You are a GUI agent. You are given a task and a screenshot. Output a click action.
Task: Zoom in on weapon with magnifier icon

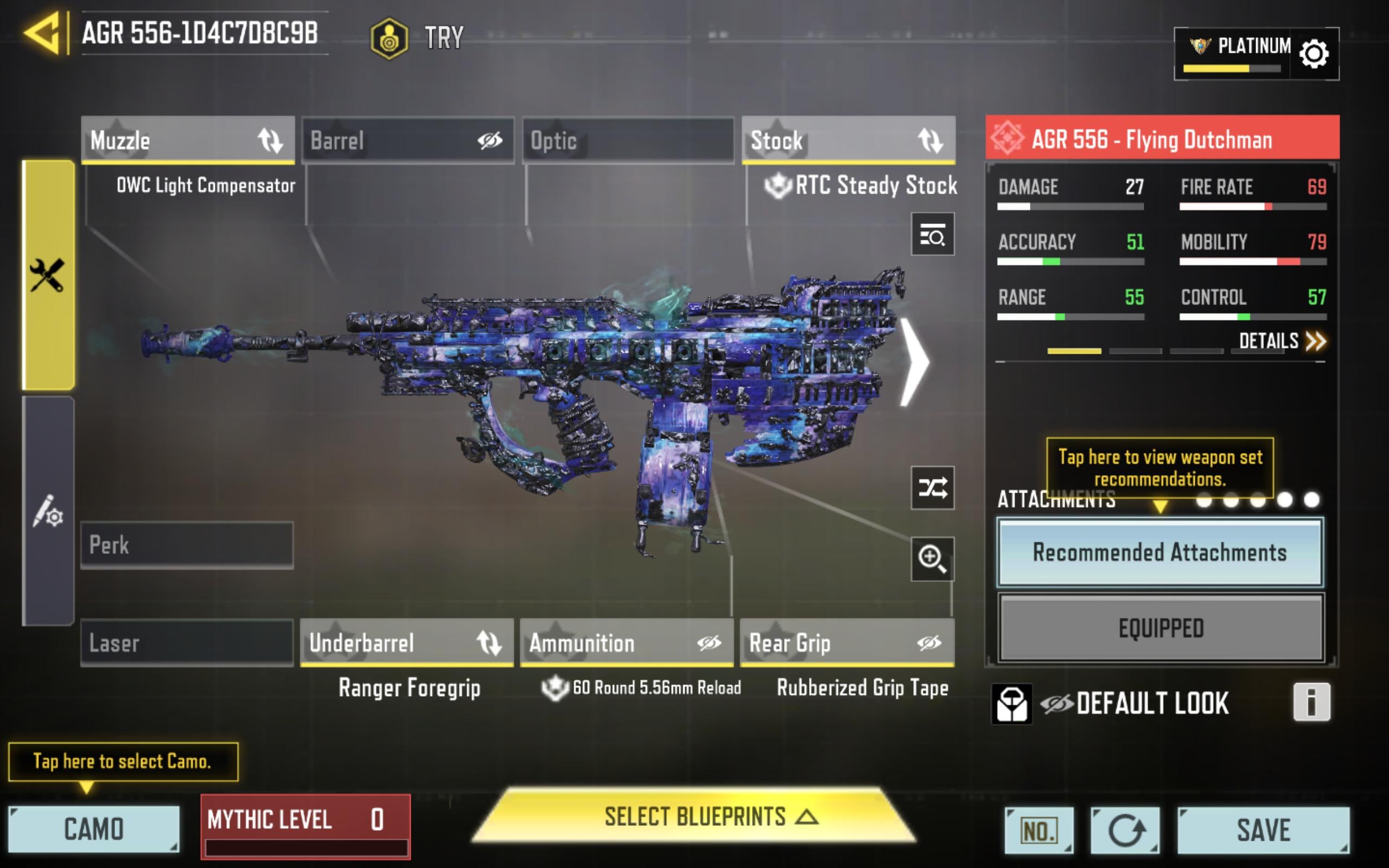[932, 559]
